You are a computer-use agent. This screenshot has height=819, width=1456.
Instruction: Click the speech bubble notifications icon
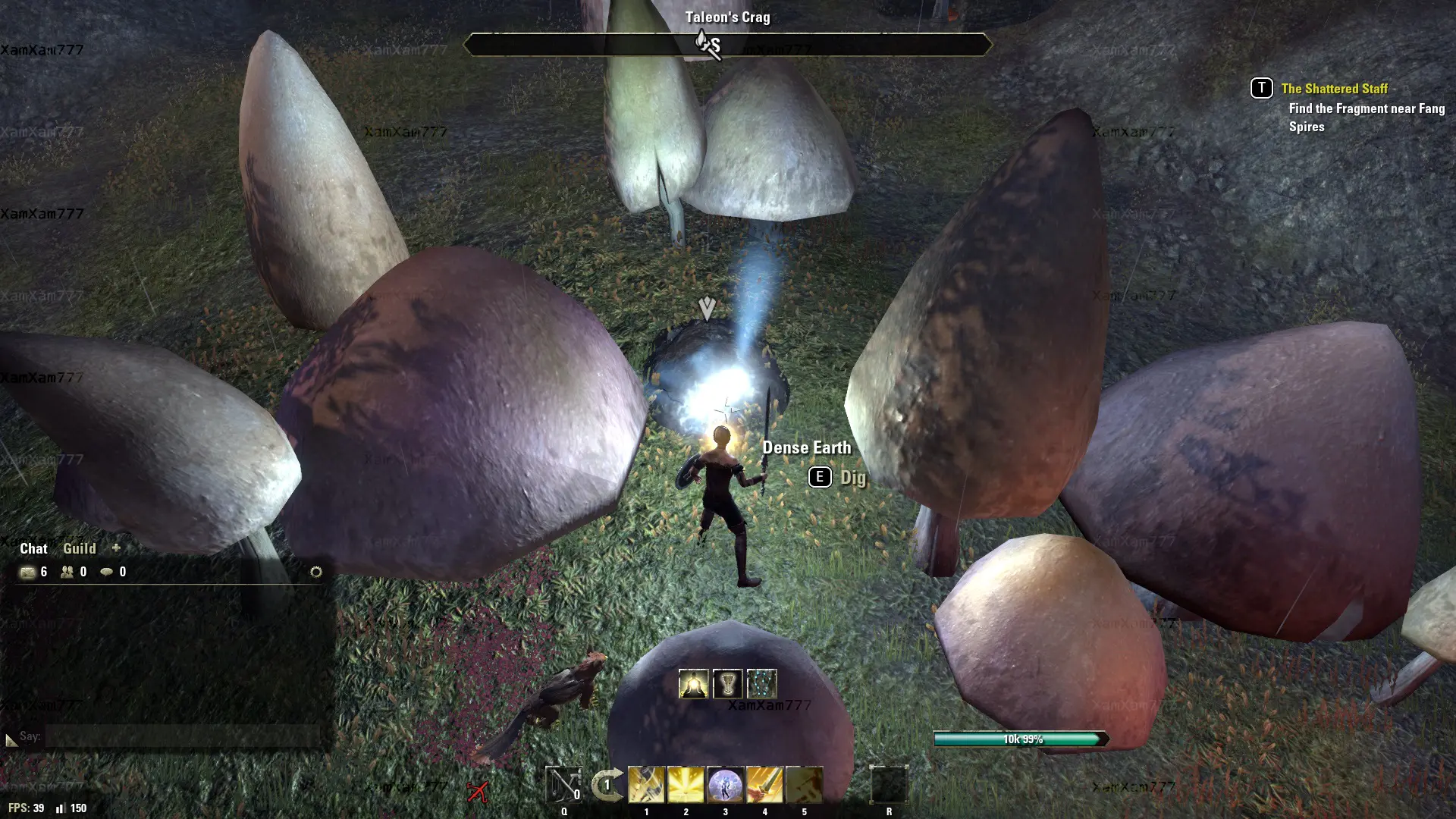click(107, 572)
